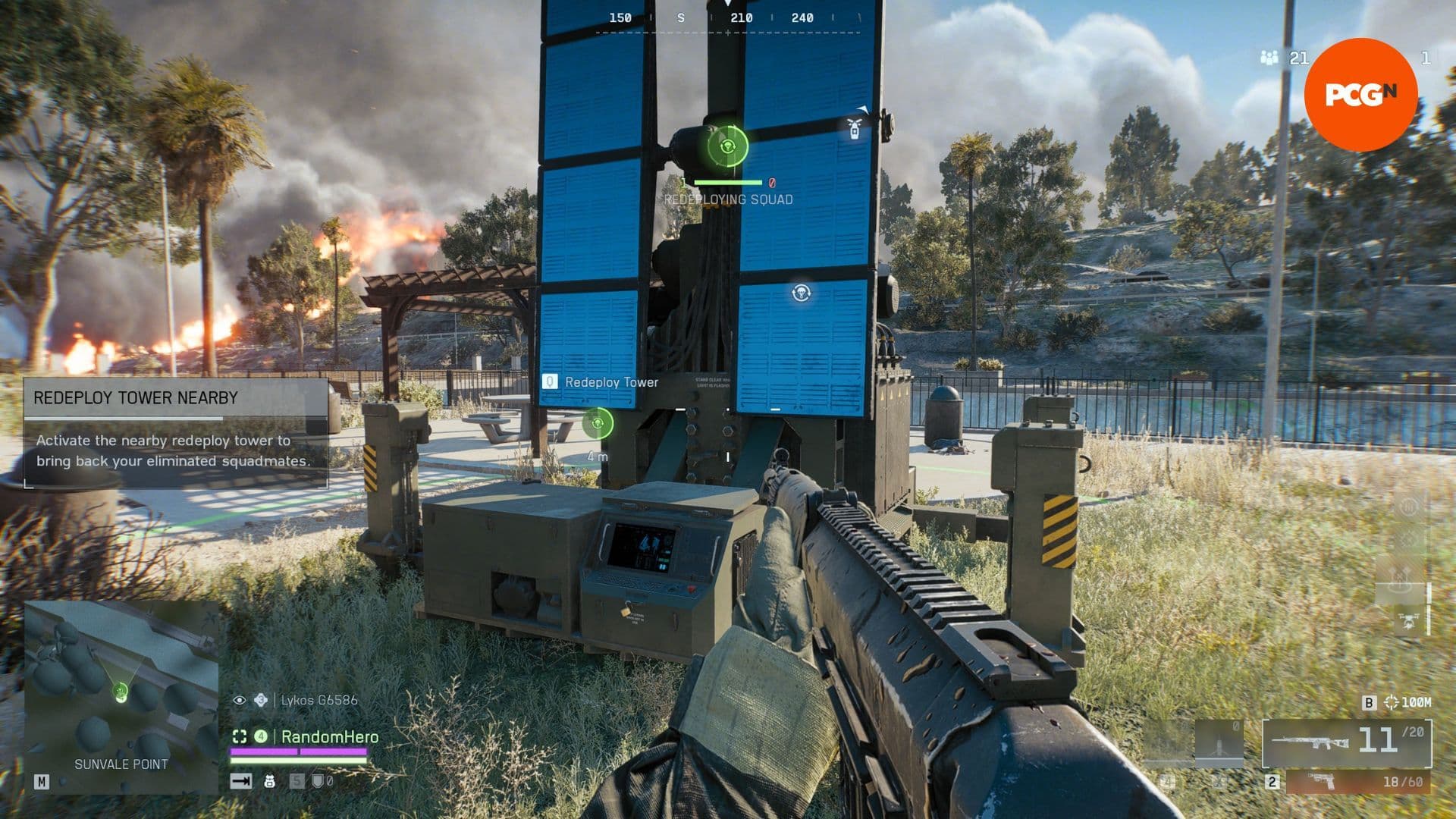Click the spectator eye icon near Lykos G6586
This screenshot has height=819, width=1456.
click(240, 700)
